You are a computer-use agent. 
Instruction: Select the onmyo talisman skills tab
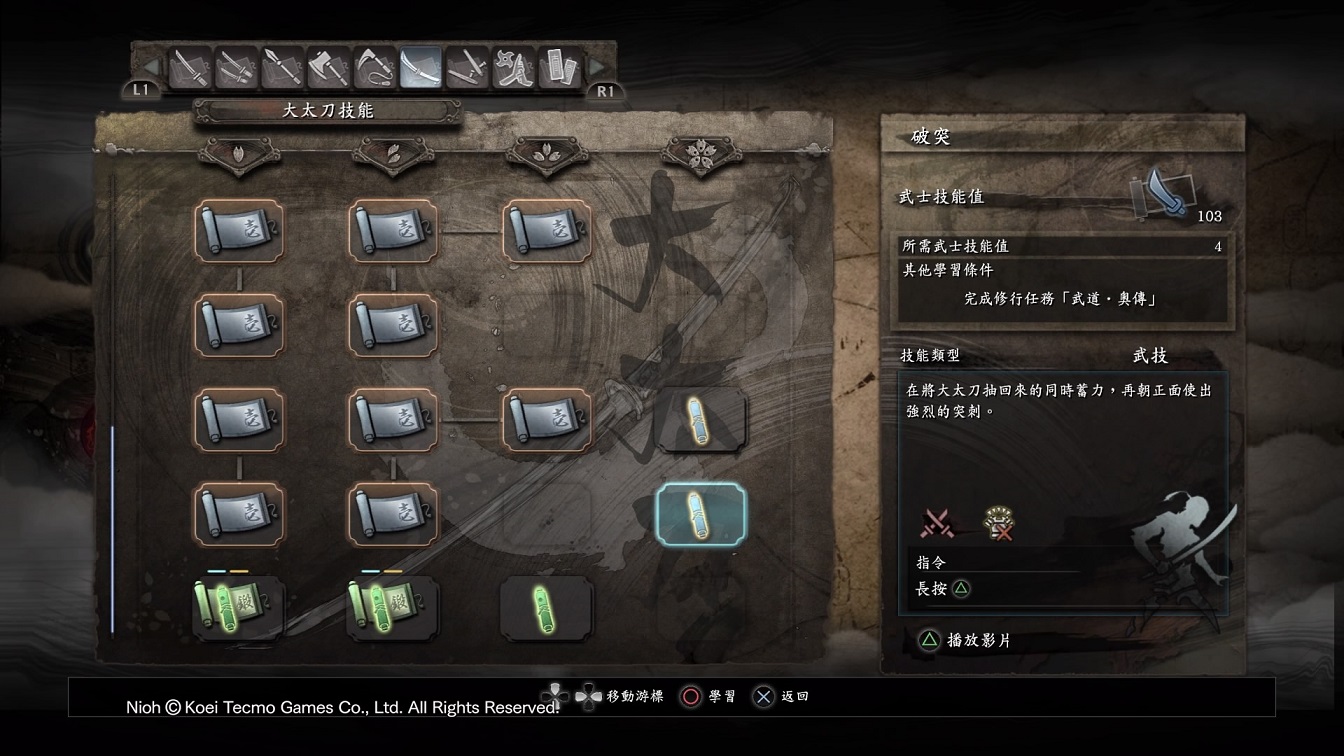tap(558, 68)
